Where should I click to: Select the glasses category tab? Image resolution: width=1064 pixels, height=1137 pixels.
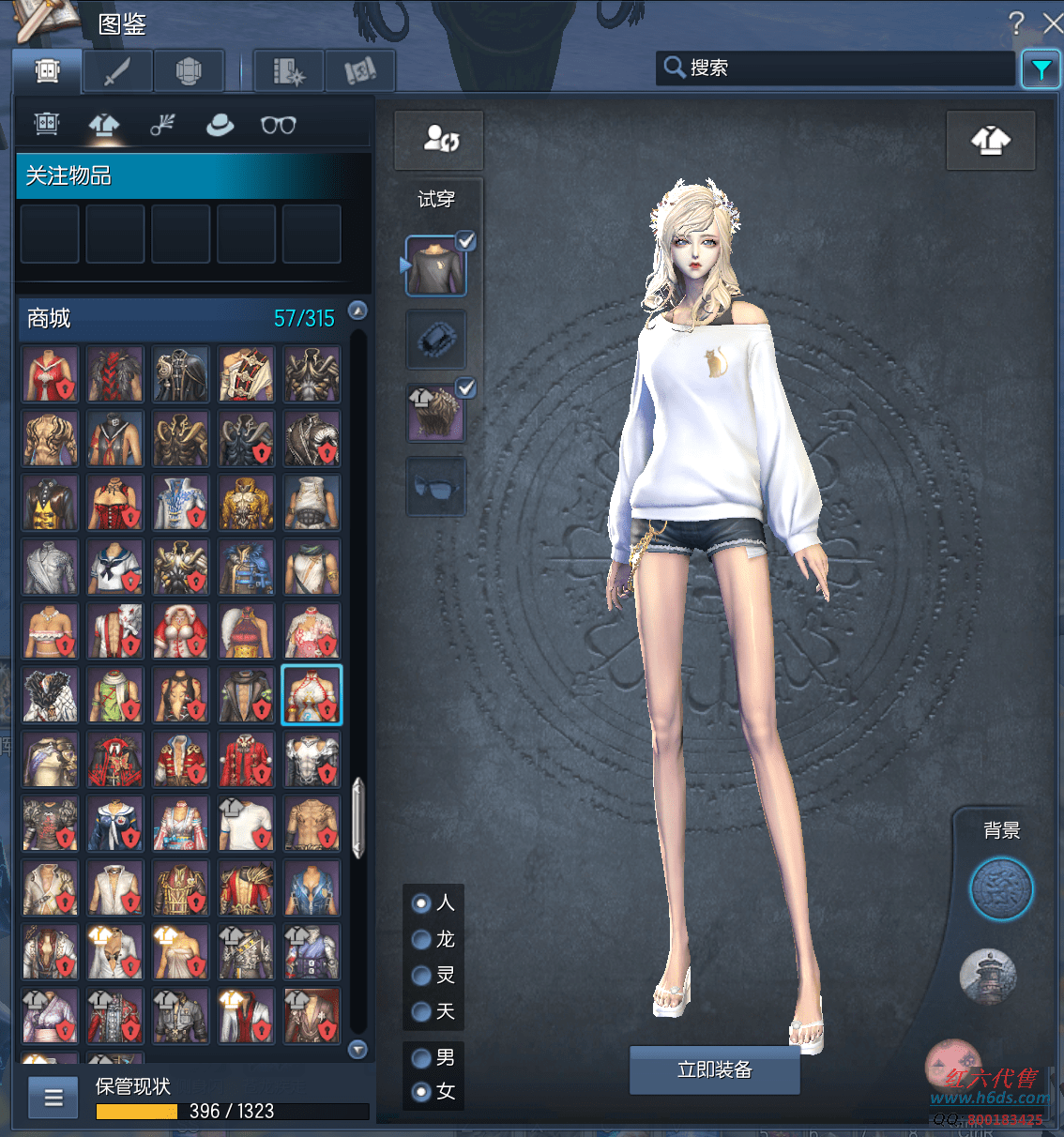[278, 125]
